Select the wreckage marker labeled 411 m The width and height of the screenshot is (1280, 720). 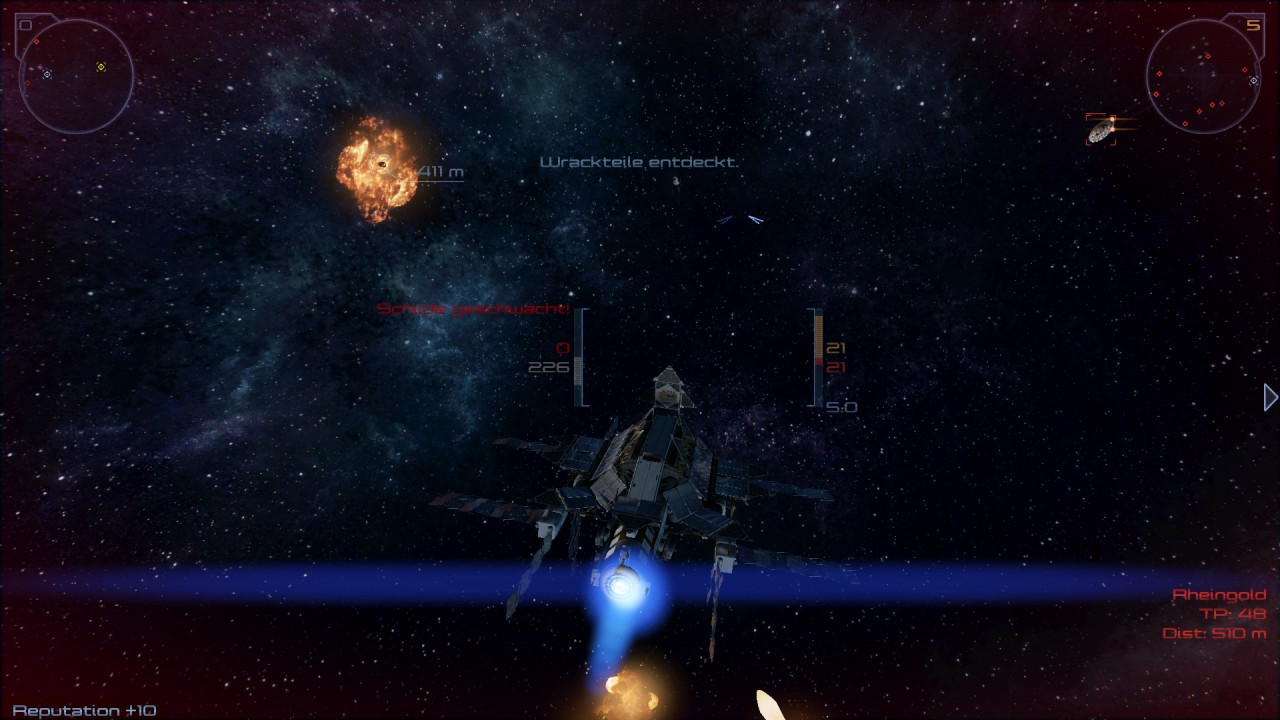[x=381, y=164]
